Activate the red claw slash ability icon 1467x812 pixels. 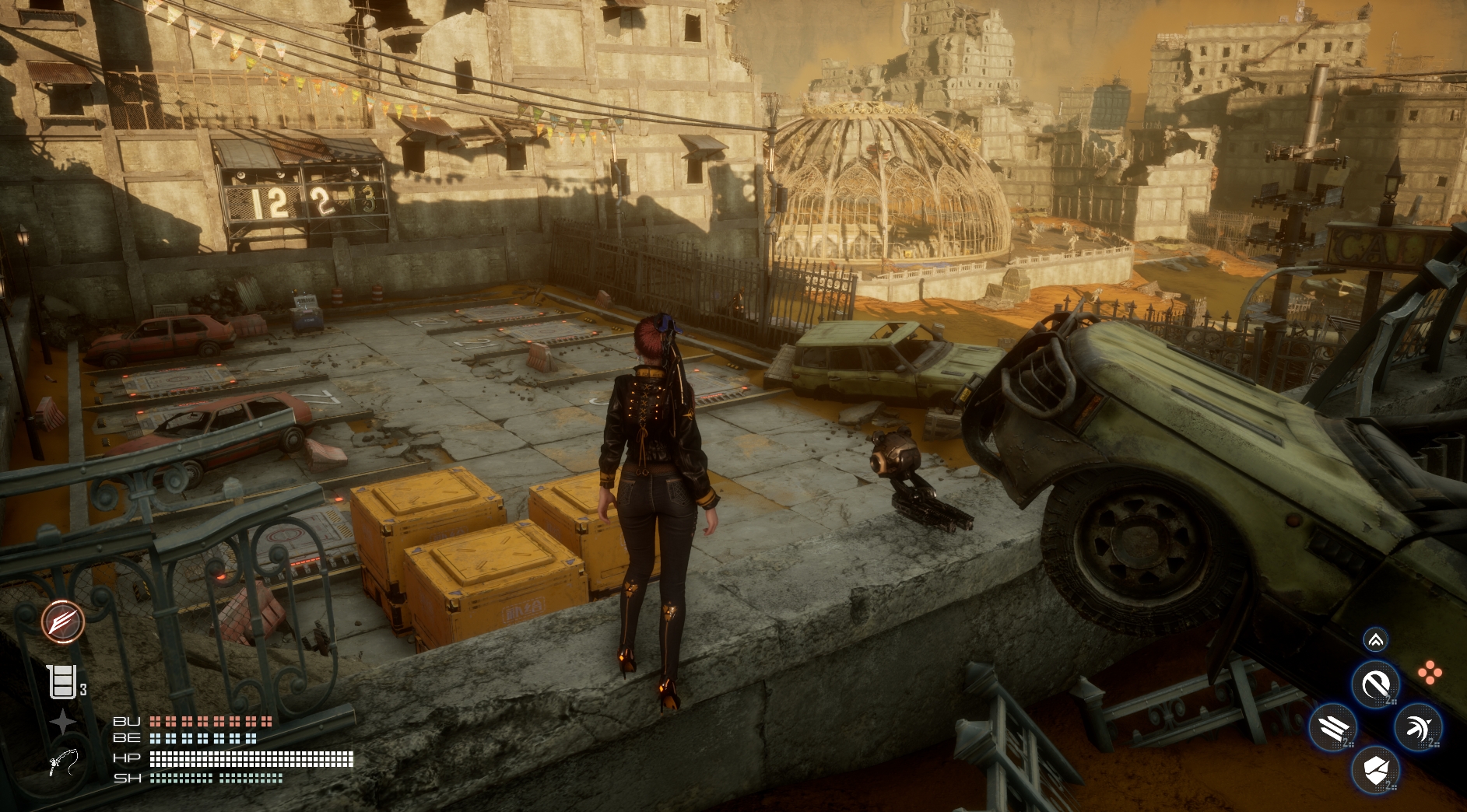pyautogui.click(x=63, y=621)
